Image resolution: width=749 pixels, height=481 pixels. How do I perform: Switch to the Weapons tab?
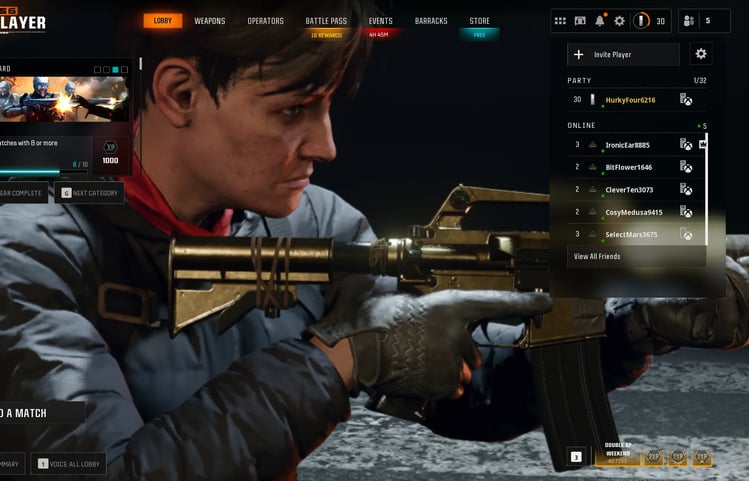(210, 21)
